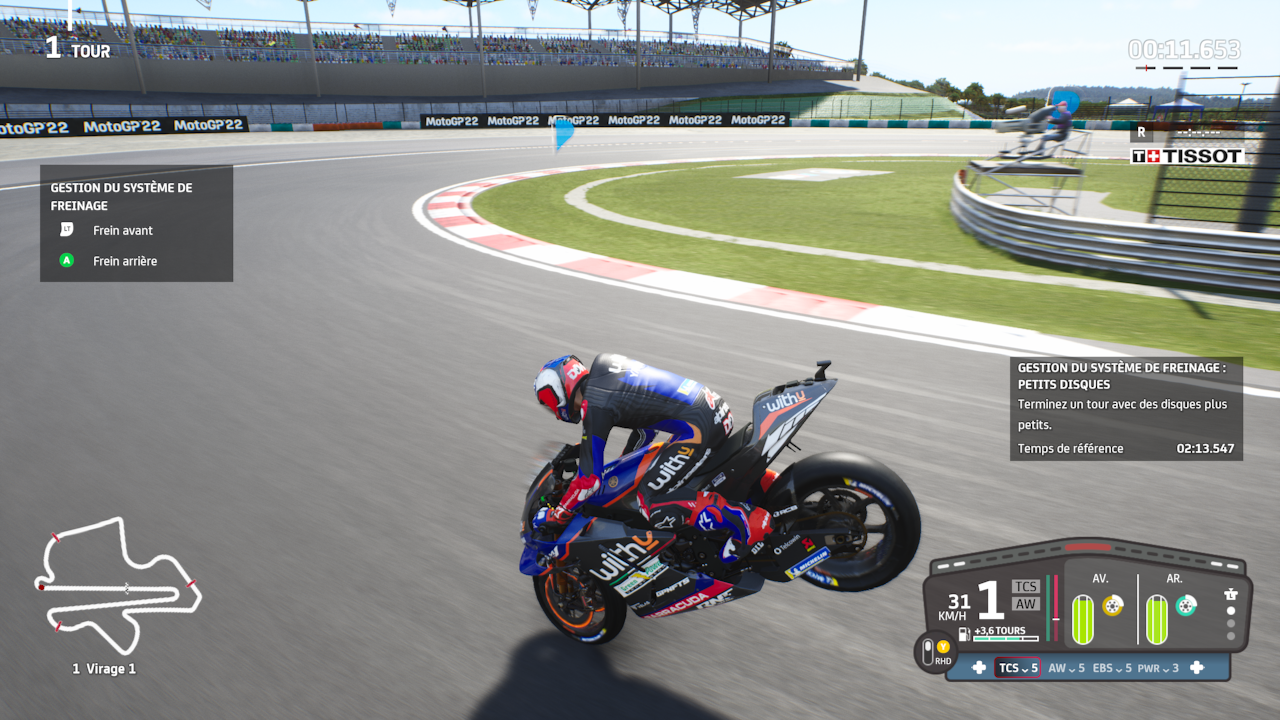Click the front brake disc temperature icon
The height and width of the screenshot is (720, 1280).
(1112, 605)
